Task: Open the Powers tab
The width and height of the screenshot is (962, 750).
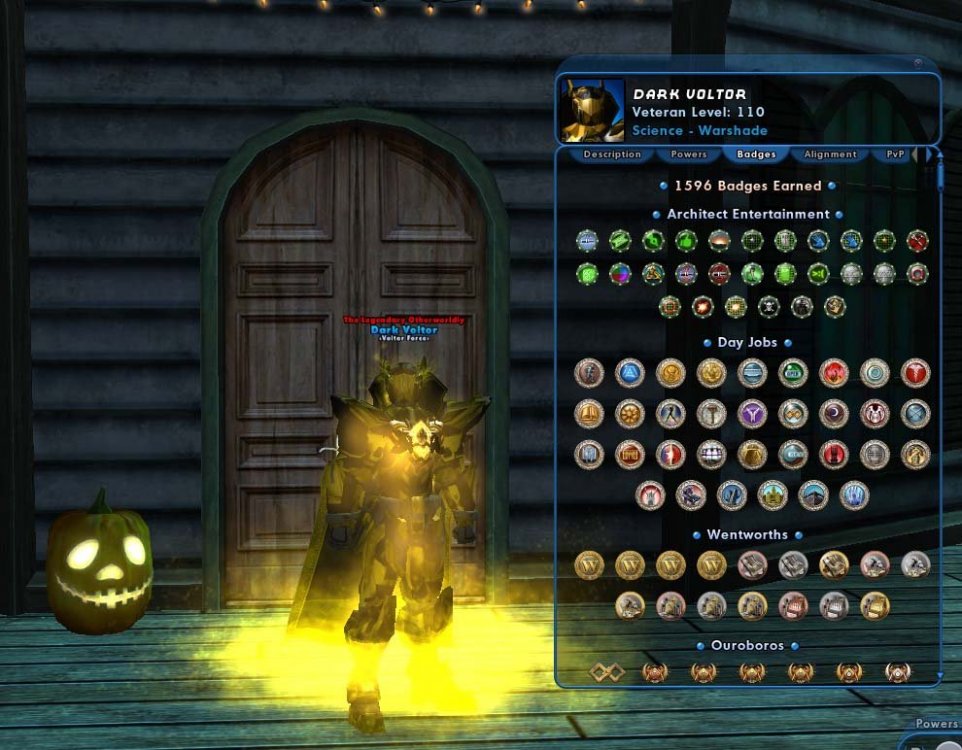Action: [x=689, y=155]
